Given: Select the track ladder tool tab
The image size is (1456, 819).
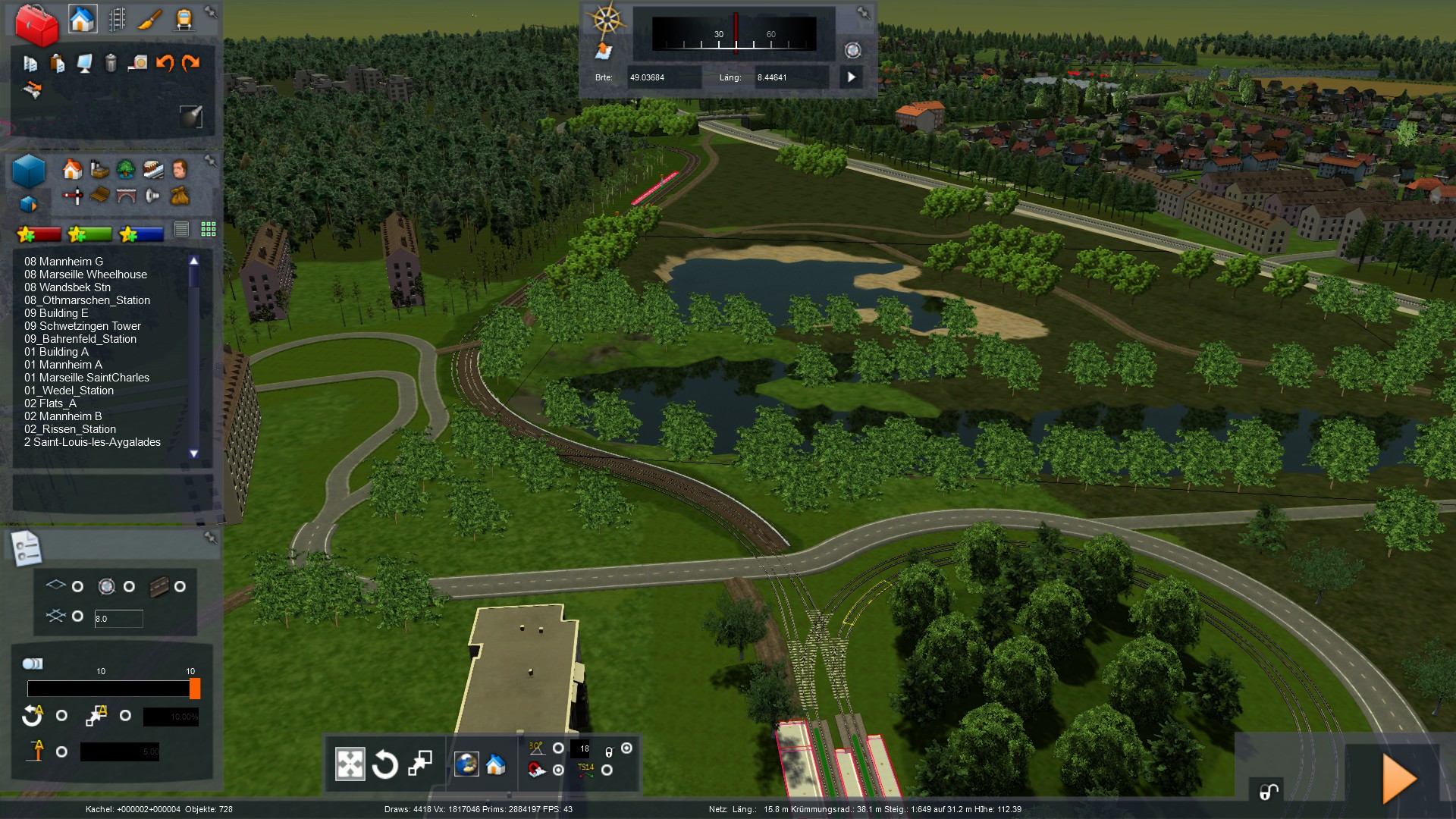Looking at the screenshot, I should pos(117,19).
